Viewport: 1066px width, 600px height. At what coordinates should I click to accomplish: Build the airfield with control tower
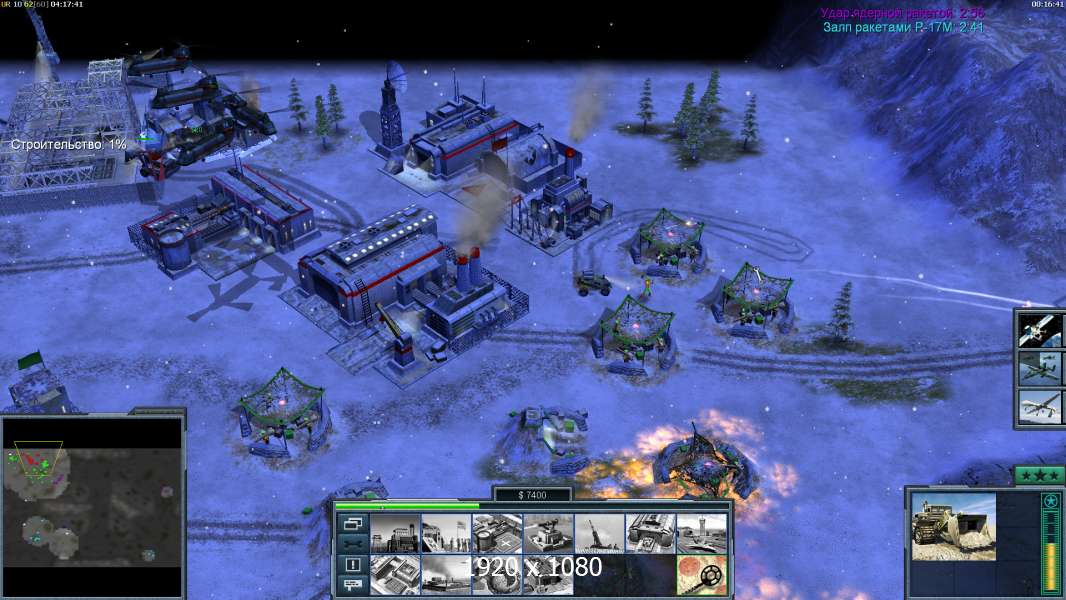pyautogui.click(x=701, y=533)
